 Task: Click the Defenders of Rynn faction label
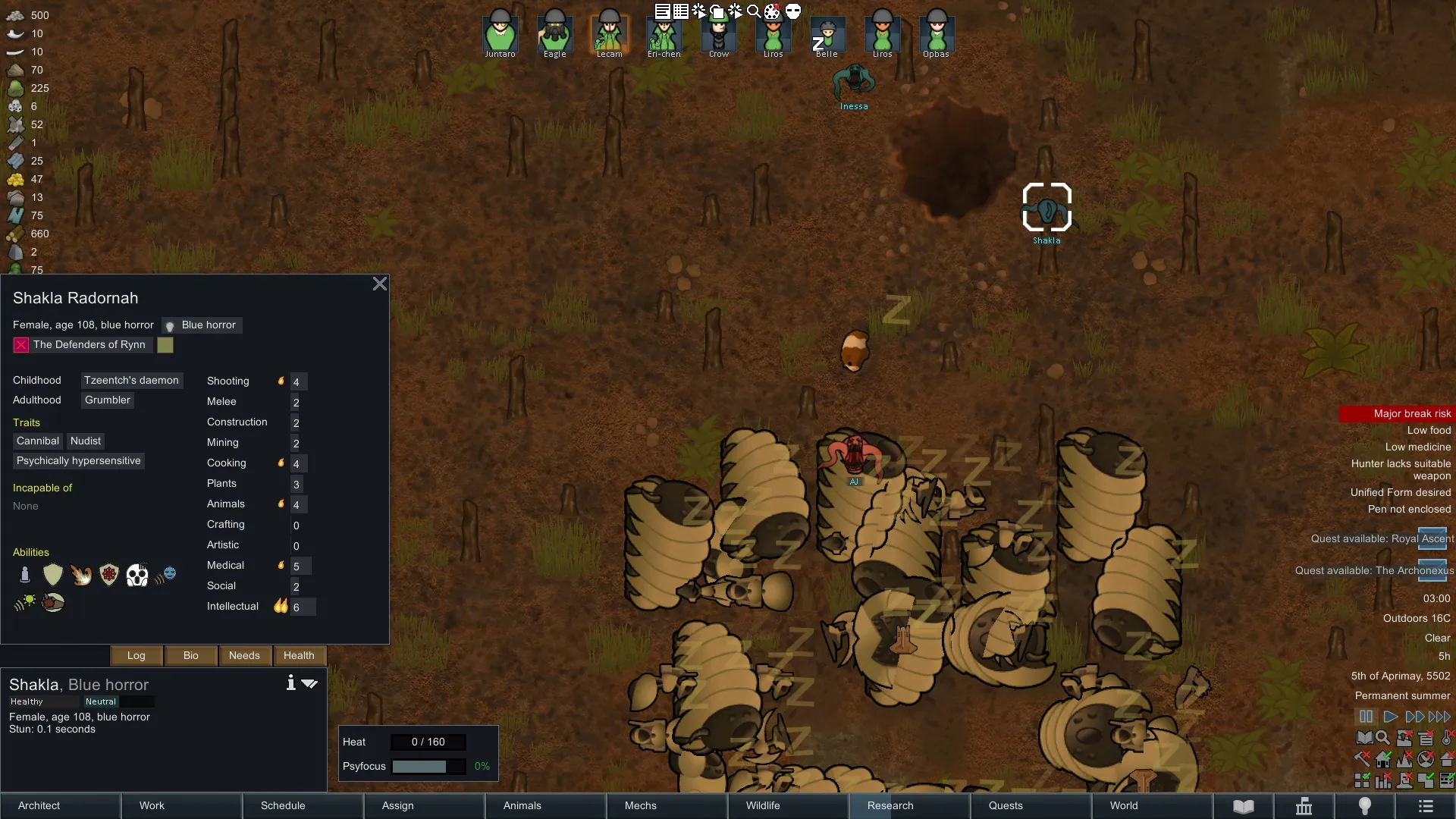[89, 344]
